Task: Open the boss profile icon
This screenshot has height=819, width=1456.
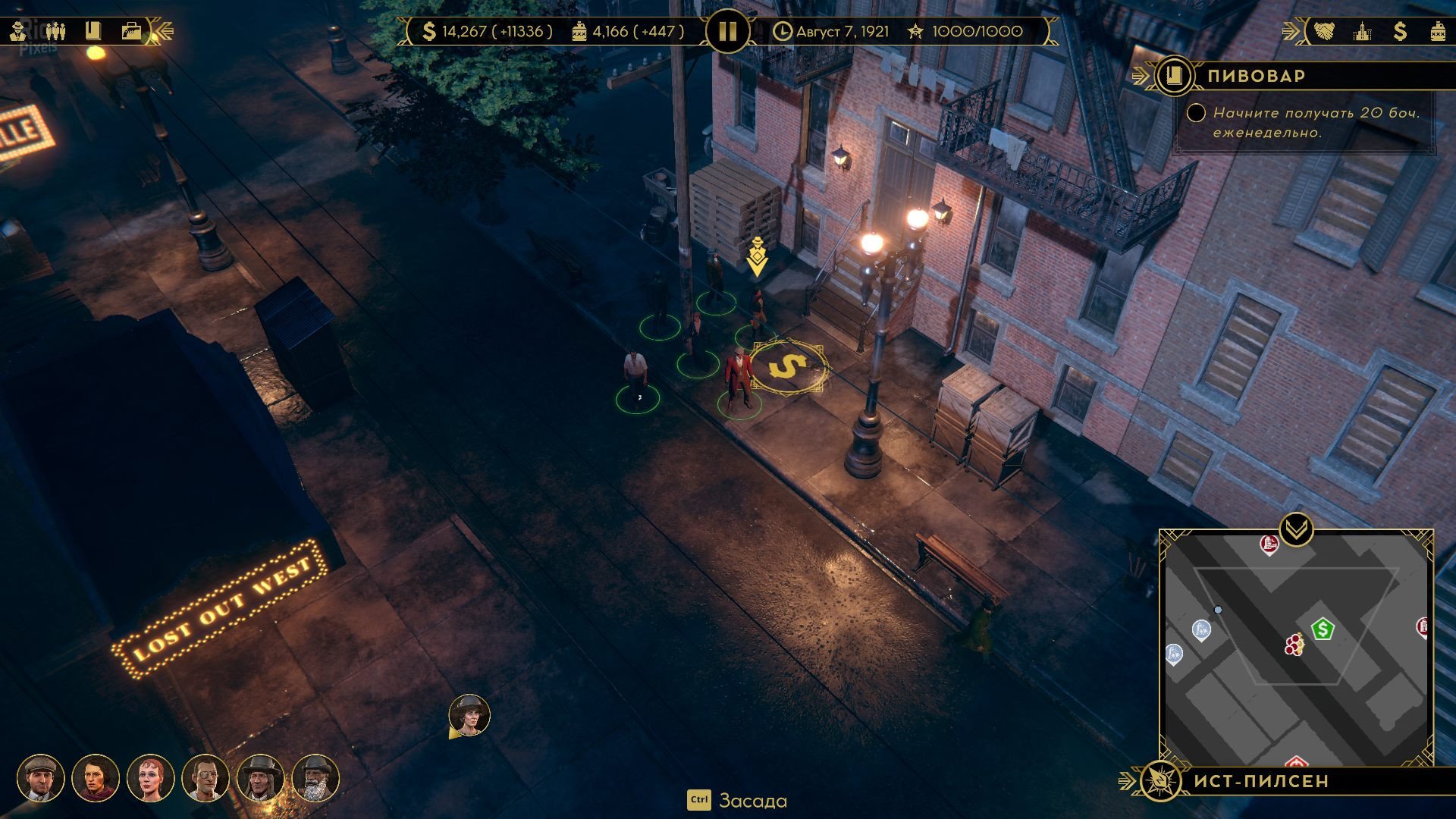Action: 18,31
